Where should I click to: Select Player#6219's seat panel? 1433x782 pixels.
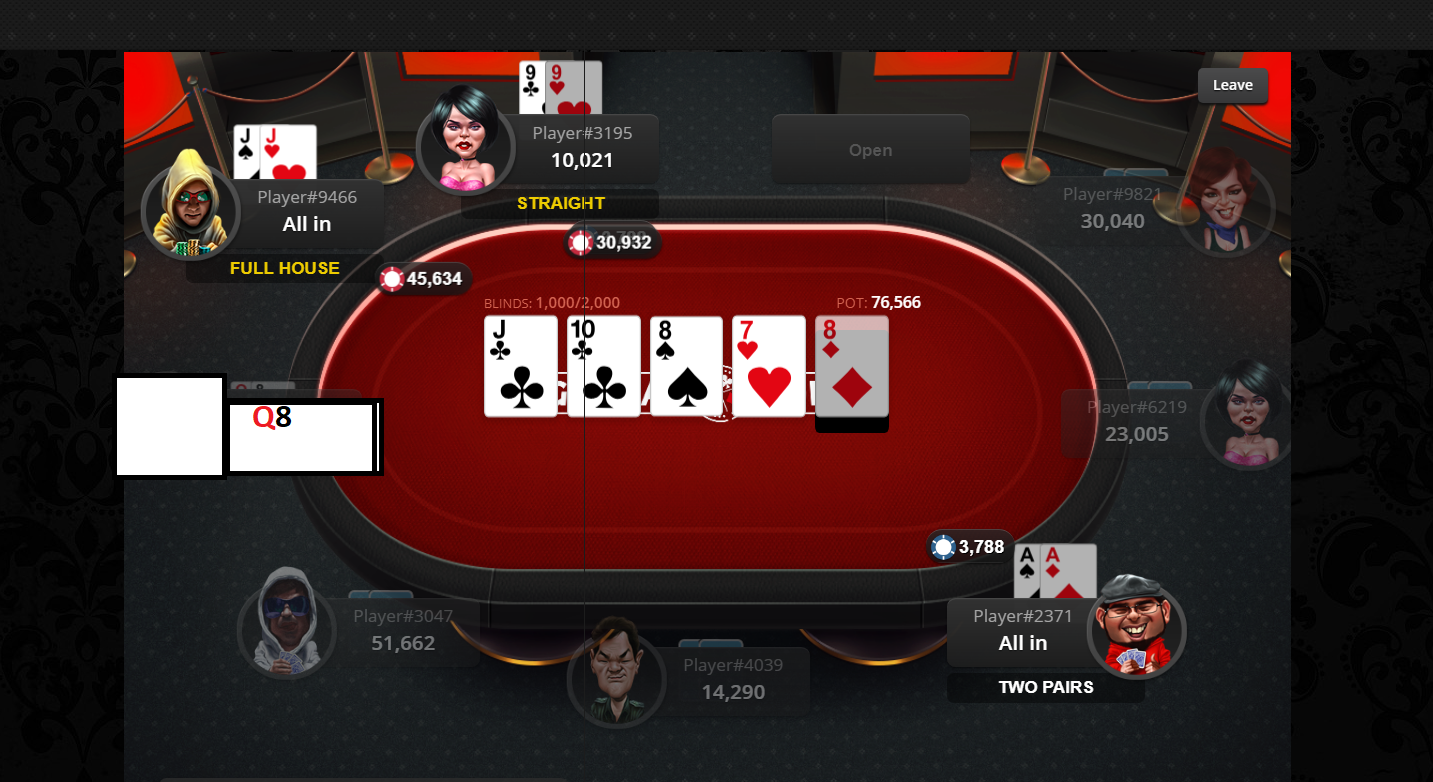1136,421
